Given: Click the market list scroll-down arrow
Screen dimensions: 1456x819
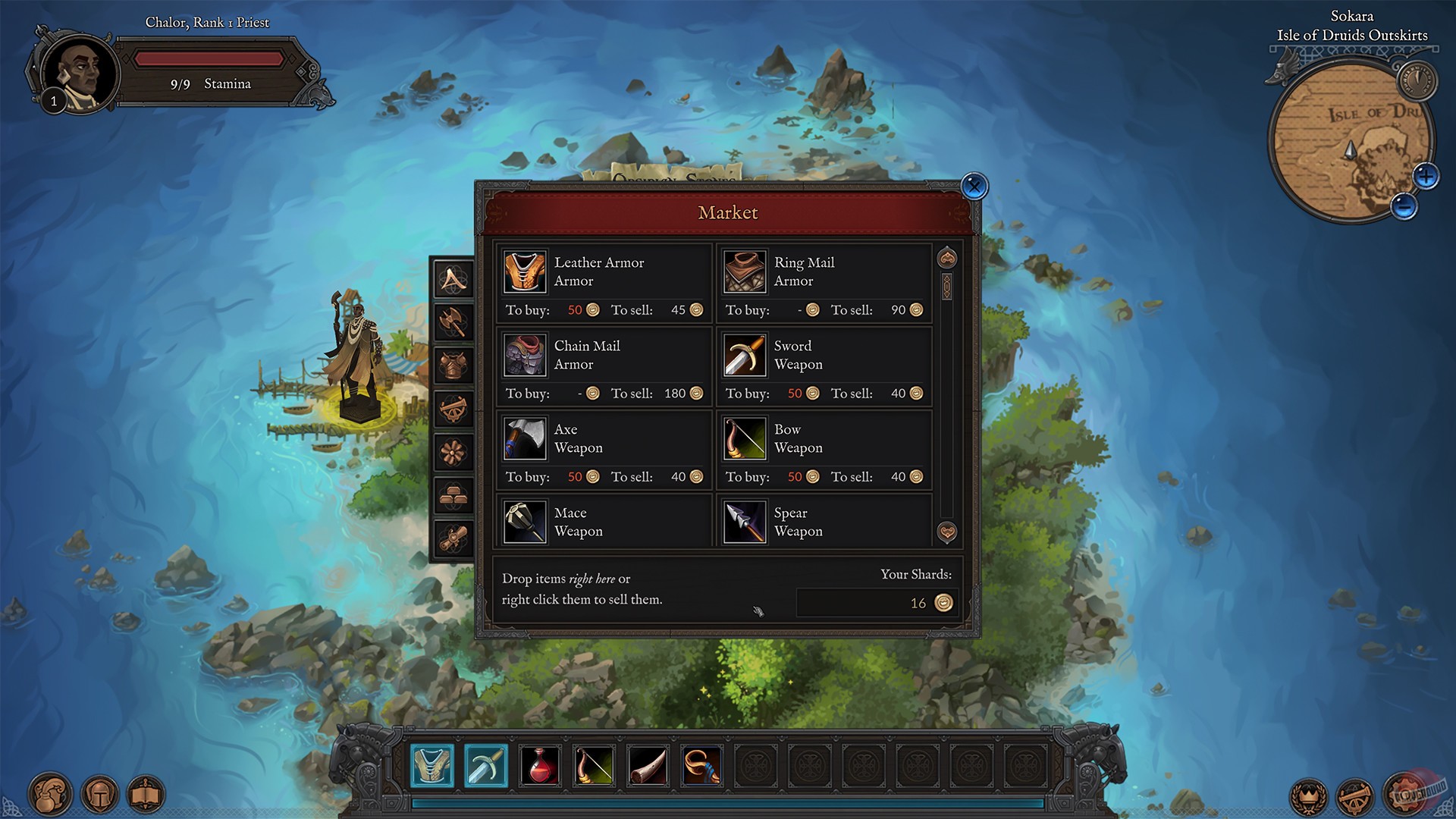Looking at the screenshot, I should 946,532.
